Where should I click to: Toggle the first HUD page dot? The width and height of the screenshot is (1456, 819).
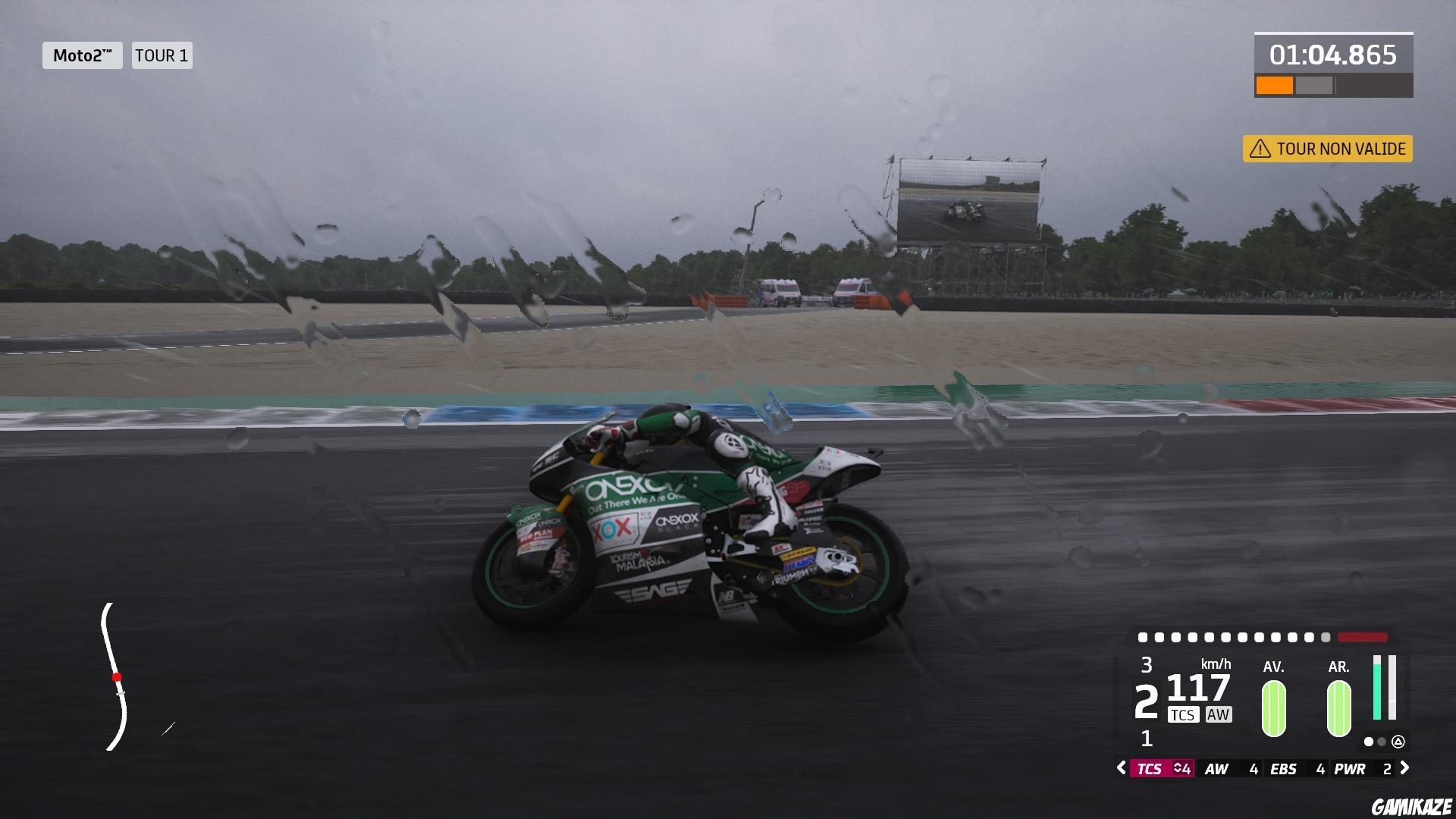(x=1368, y=742)
